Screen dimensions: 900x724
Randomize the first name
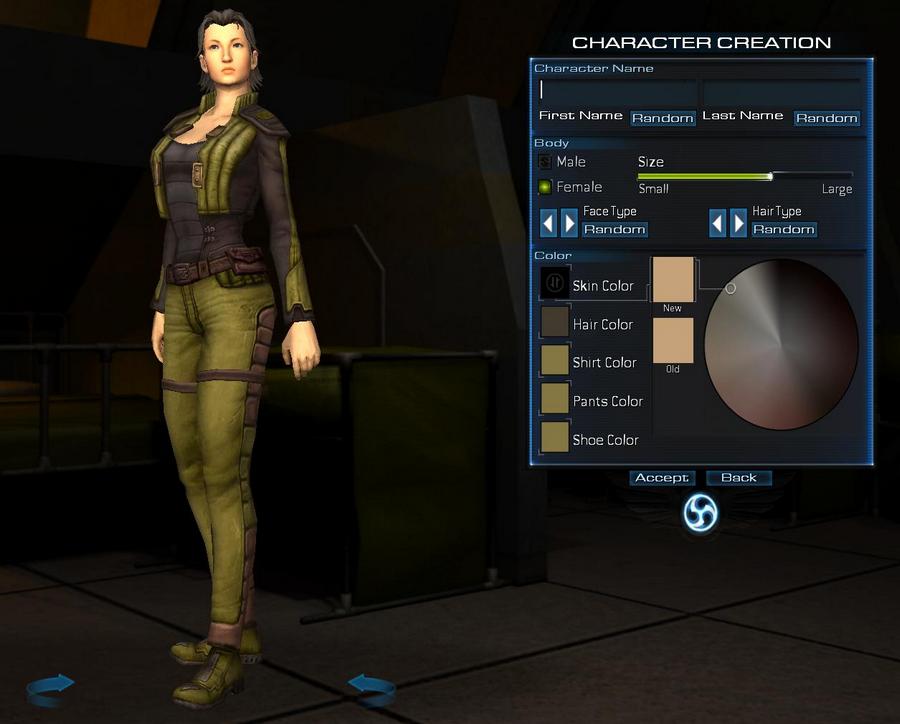(662, 118)
